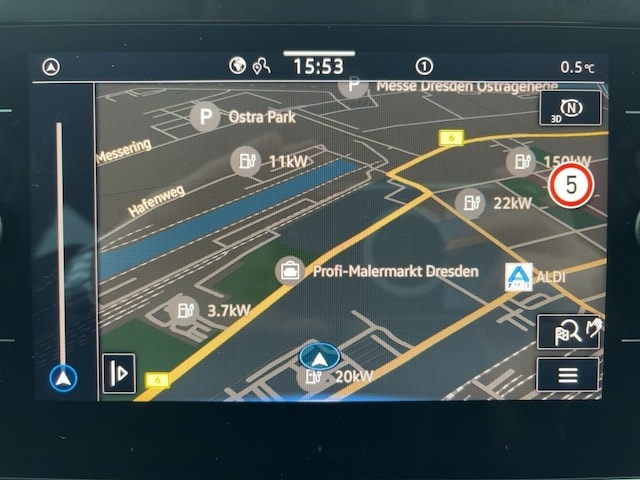Open the destination search flag button

567,332
